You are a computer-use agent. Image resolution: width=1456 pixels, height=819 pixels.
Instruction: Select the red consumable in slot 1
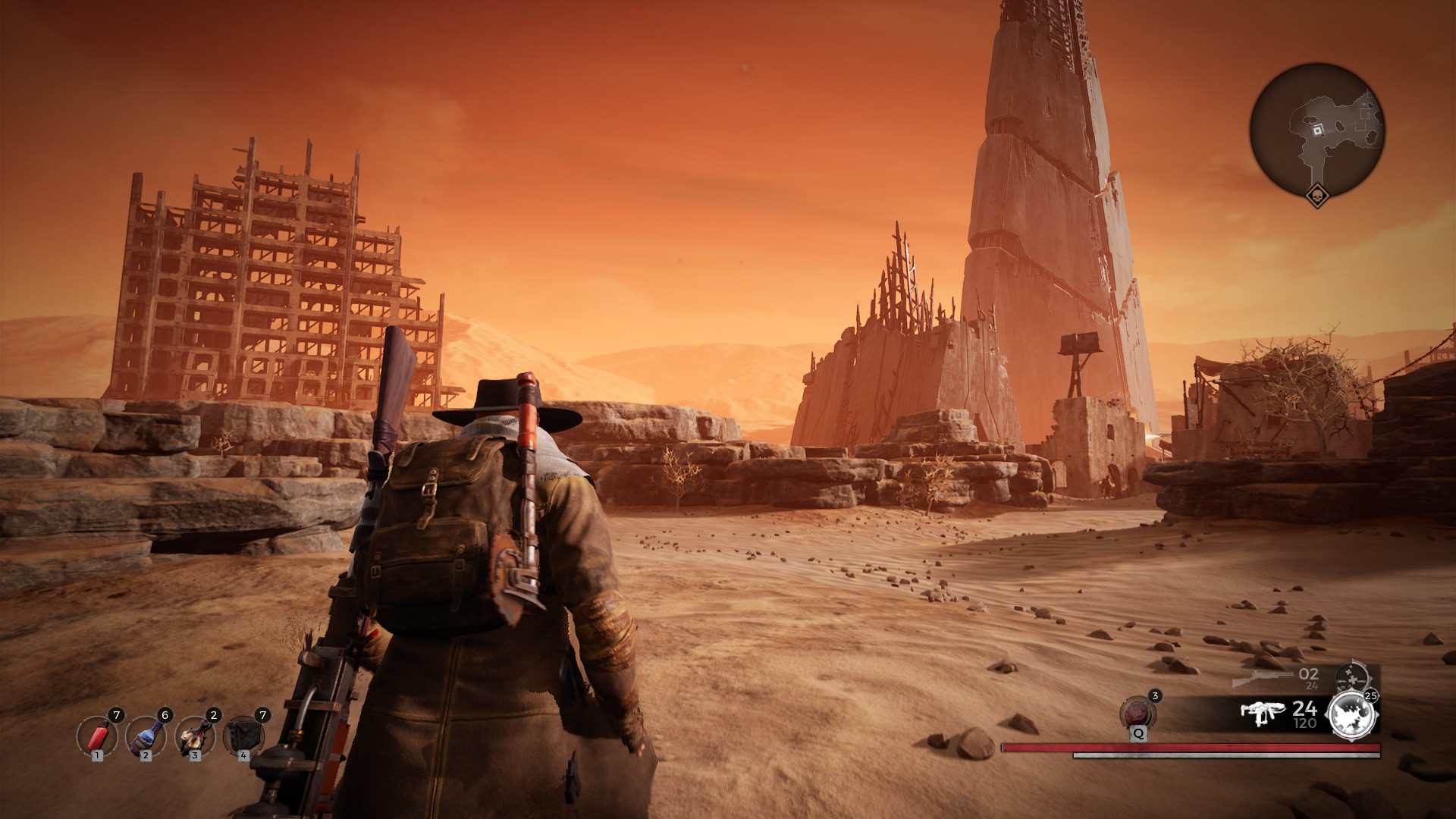point(96,737)
